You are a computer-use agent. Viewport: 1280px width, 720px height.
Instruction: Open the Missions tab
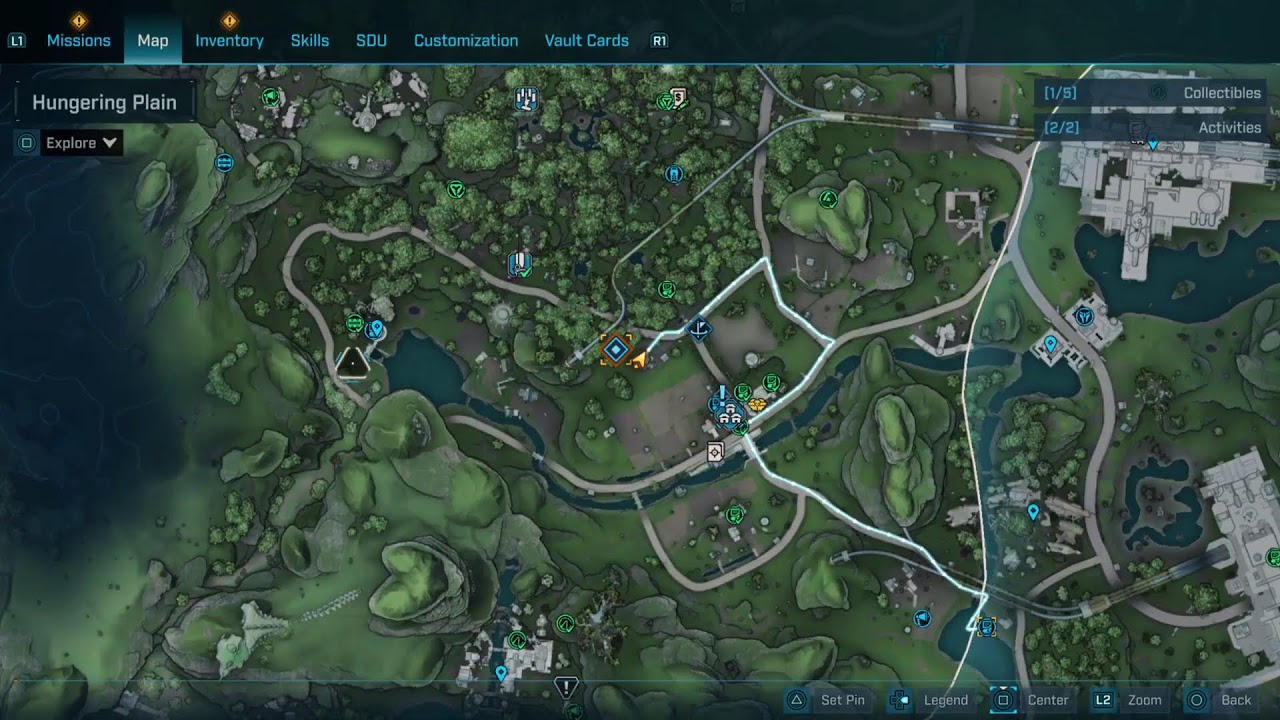pyautogui.click(x=78, y=41)
